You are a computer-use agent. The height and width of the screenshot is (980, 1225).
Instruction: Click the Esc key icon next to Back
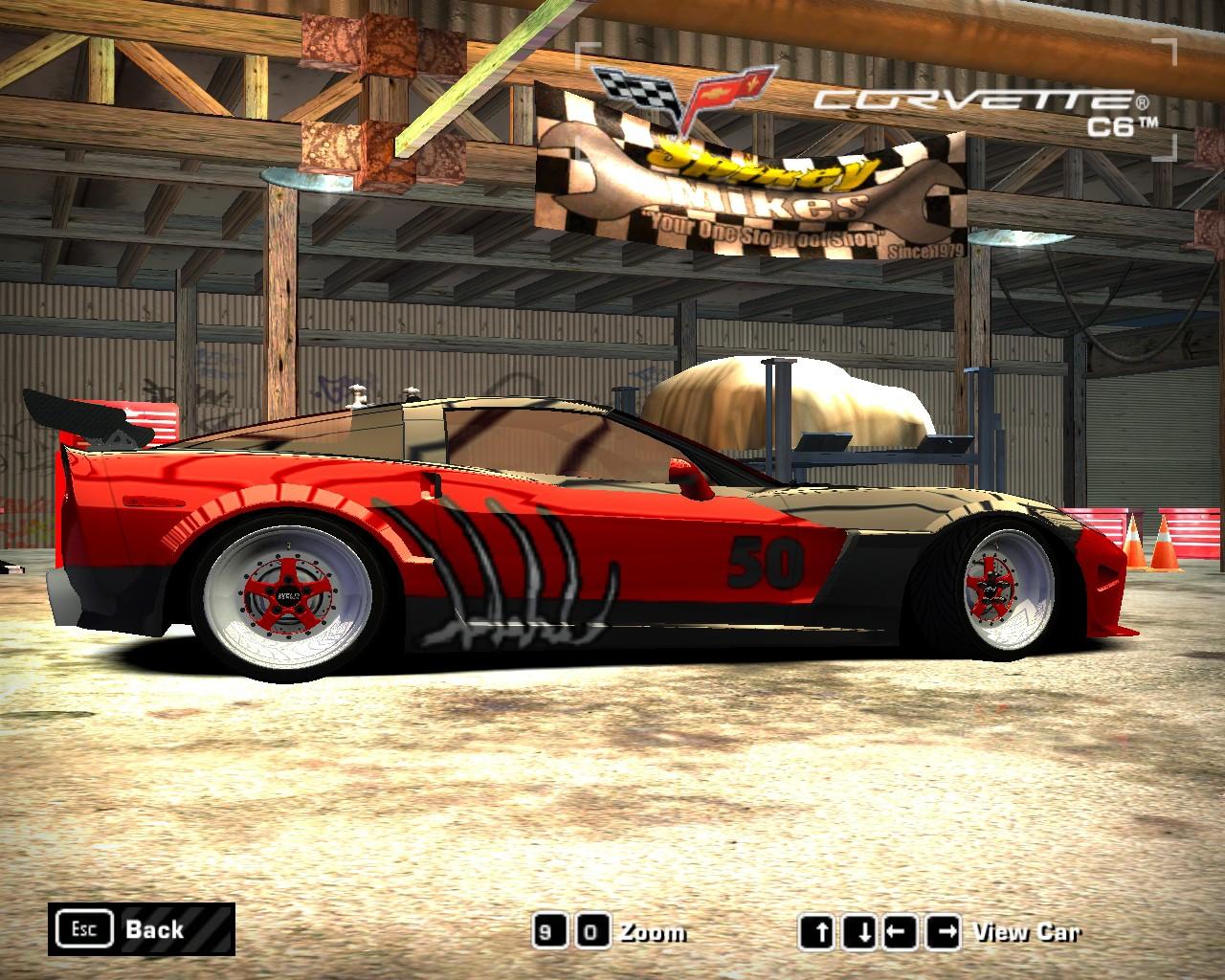[x=85, y=927]
